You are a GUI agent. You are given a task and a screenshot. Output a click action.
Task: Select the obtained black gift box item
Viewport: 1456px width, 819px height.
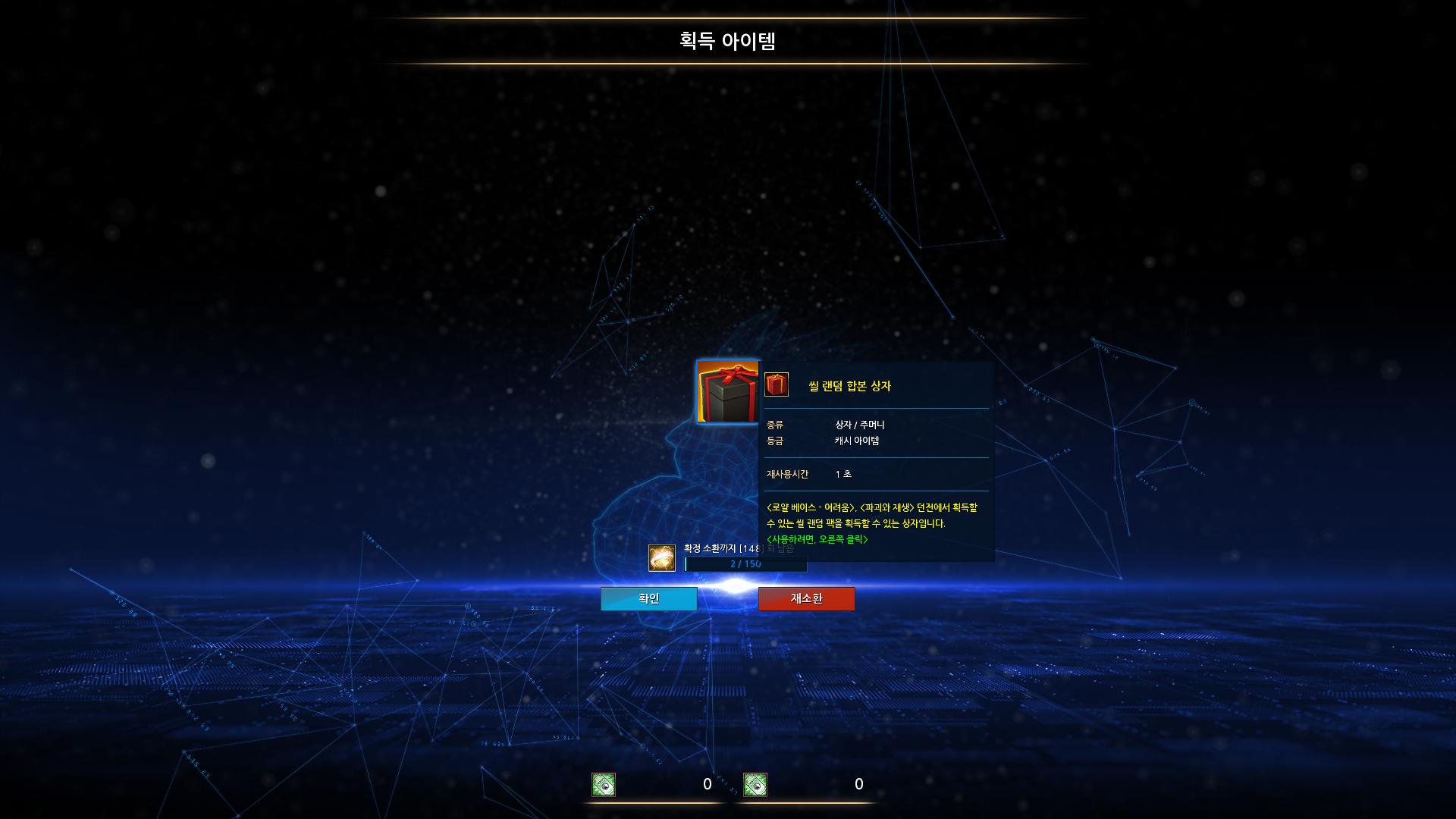[727, 391]
